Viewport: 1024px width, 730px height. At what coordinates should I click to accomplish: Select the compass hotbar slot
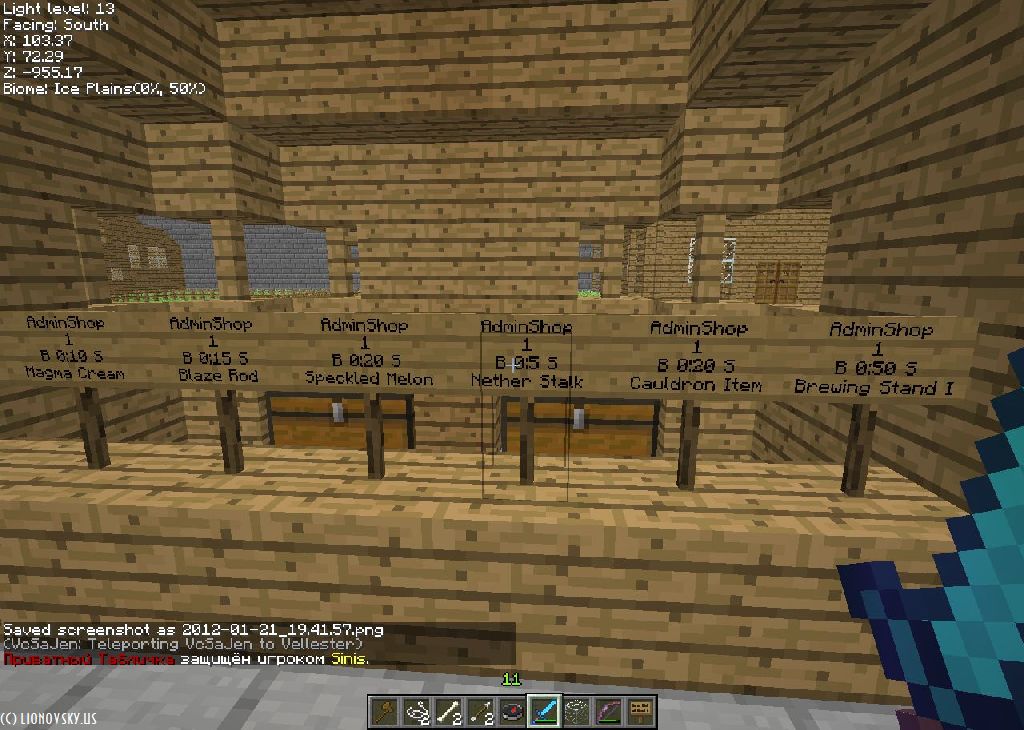click(x=512, y=711)
